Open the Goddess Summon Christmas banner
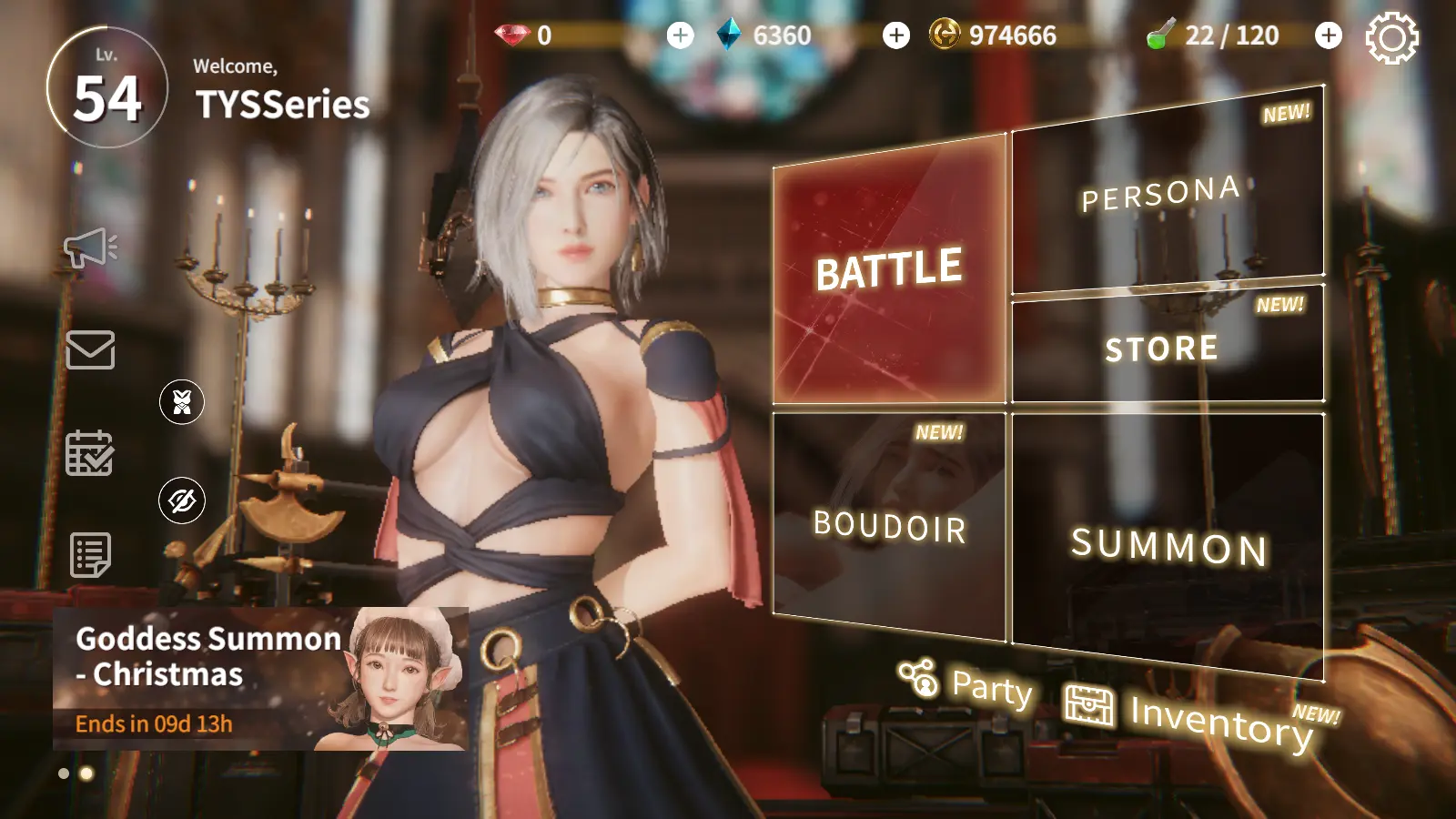 point(260,678)
